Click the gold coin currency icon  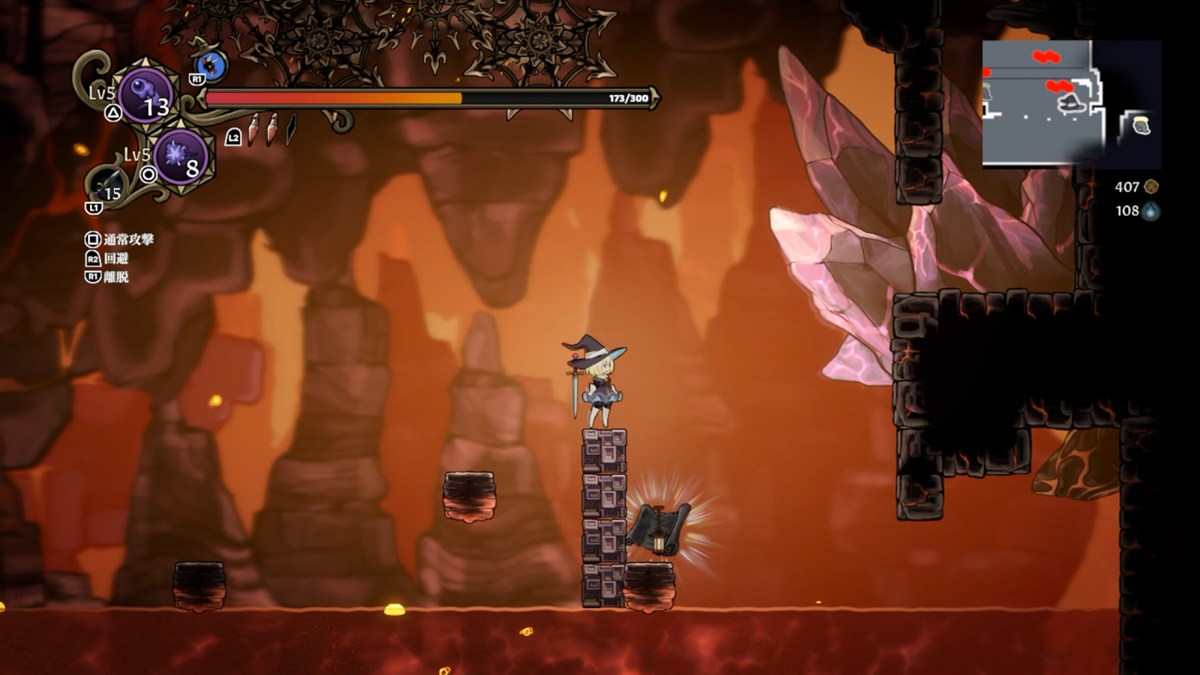(x=1151, y=187)
